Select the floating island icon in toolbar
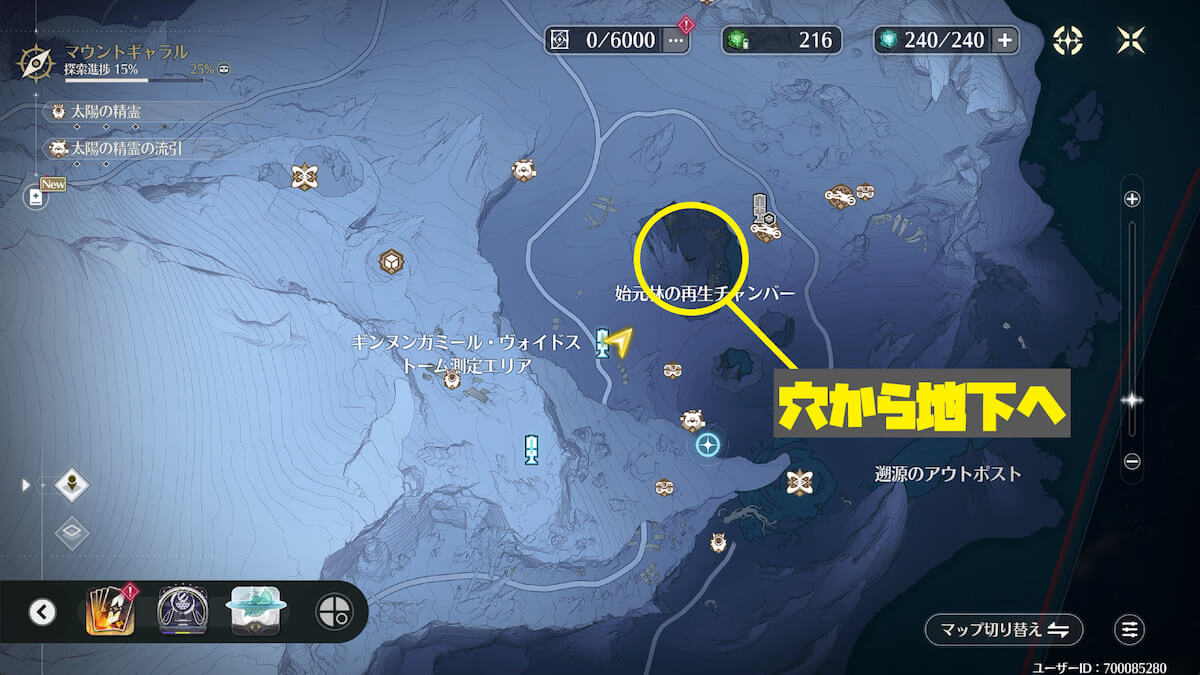The width and height of the screenshot is (1200, 675). tap(258, 611)
